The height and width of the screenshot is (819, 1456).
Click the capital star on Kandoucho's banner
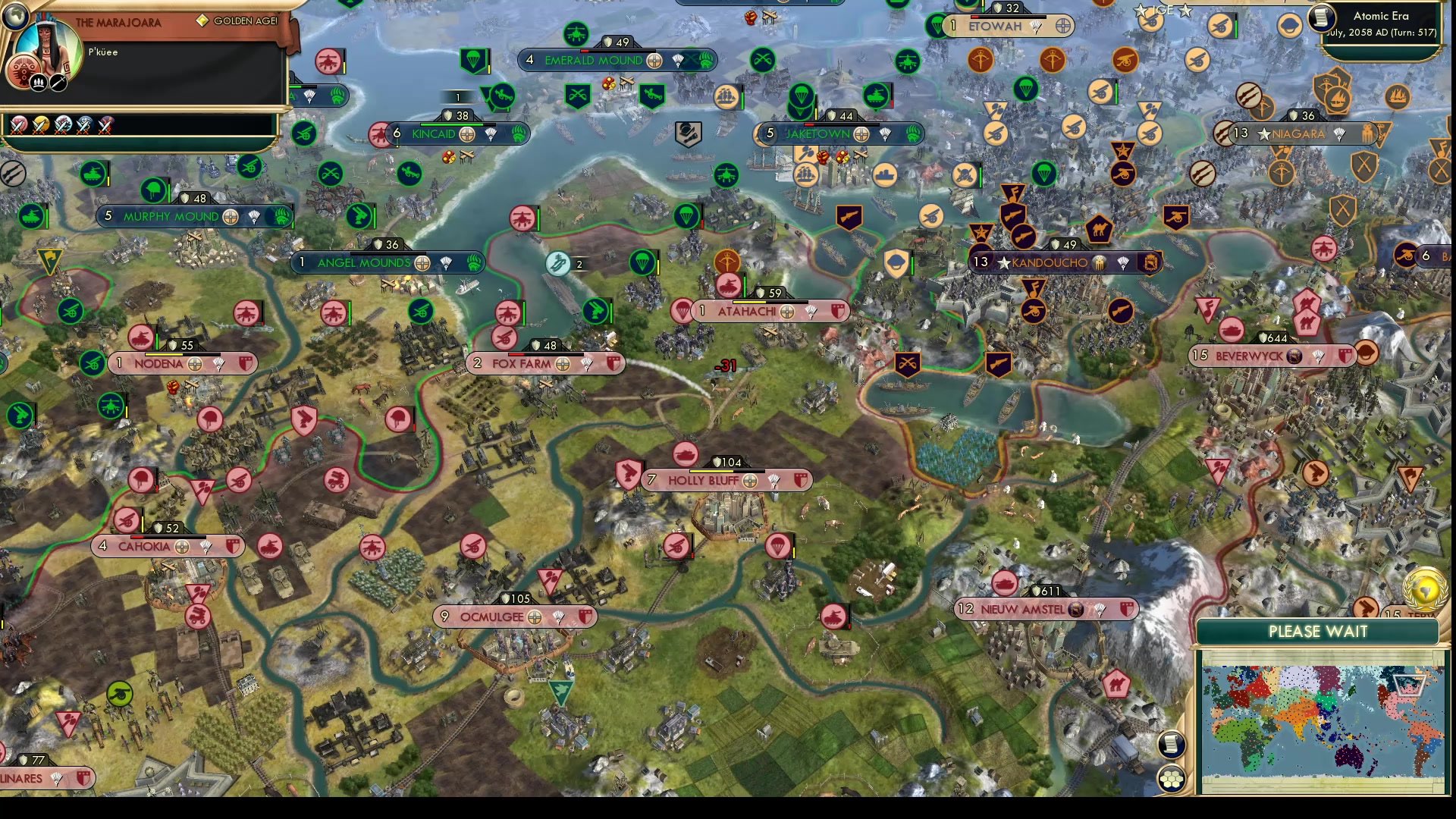point(1006,262)
